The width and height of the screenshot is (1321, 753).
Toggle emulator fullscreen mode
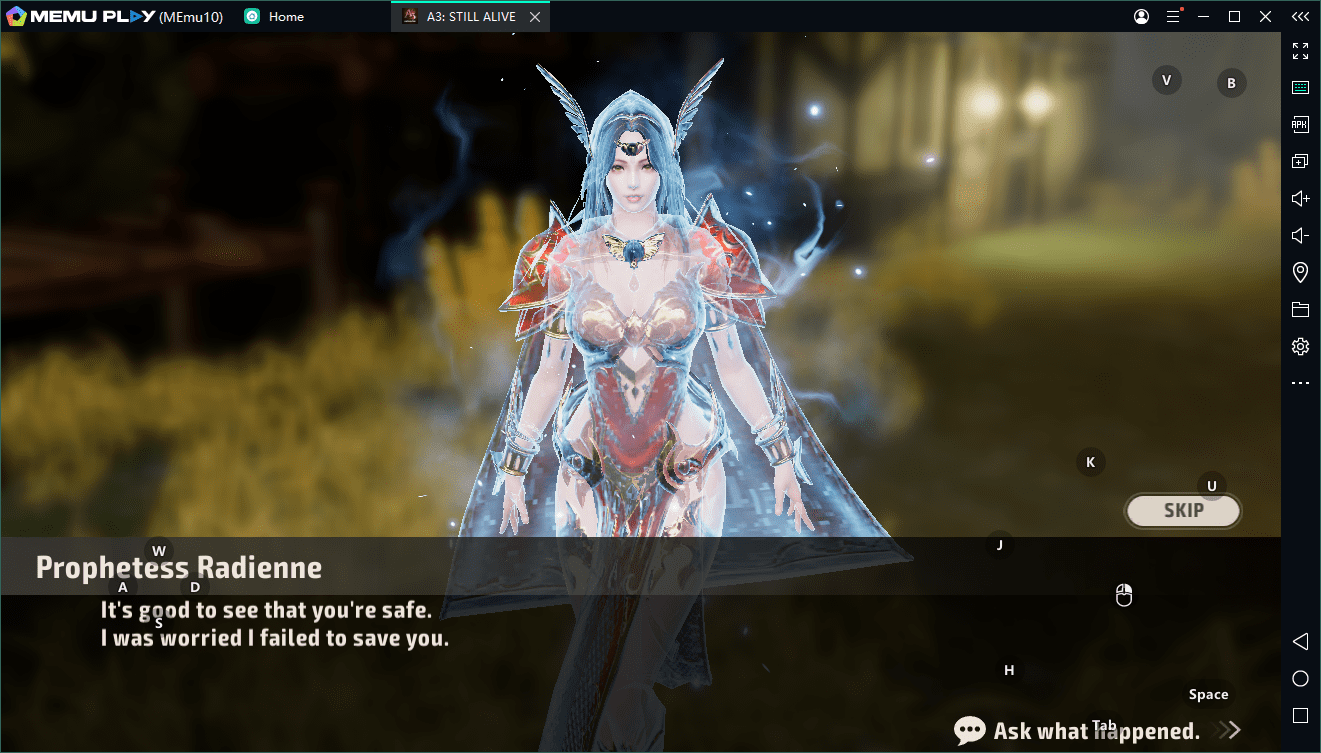[x=1300, y=51]
